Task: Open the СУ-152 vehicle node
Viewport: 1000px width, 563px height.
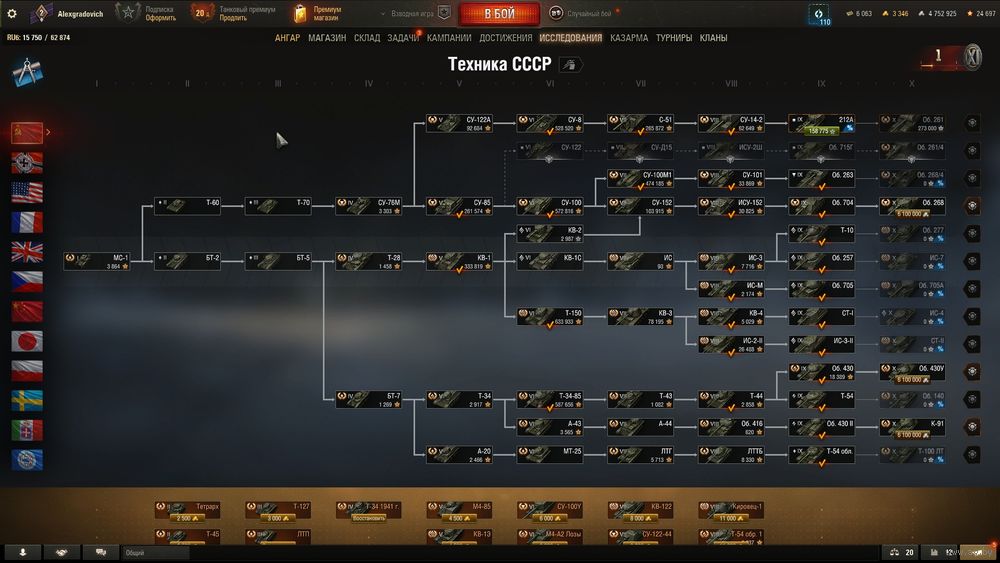Action: (641, 207)
